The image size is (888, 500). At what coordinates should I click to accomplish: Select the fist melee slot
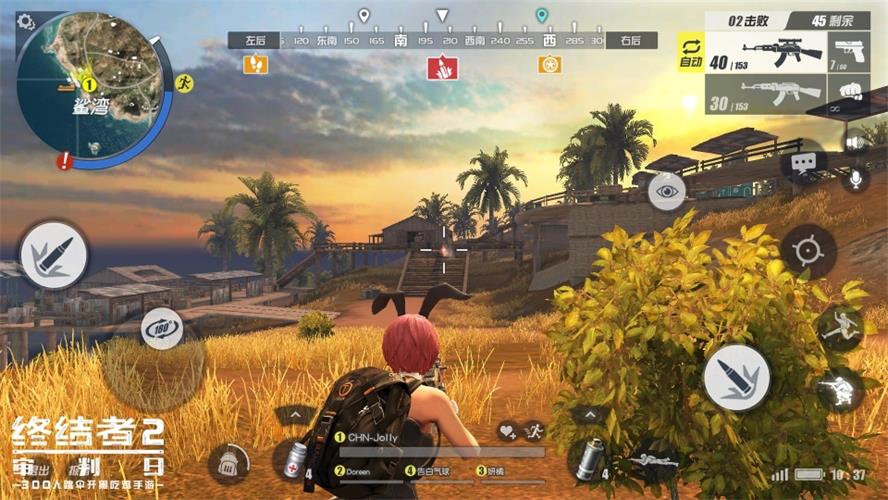click(848, 94)
